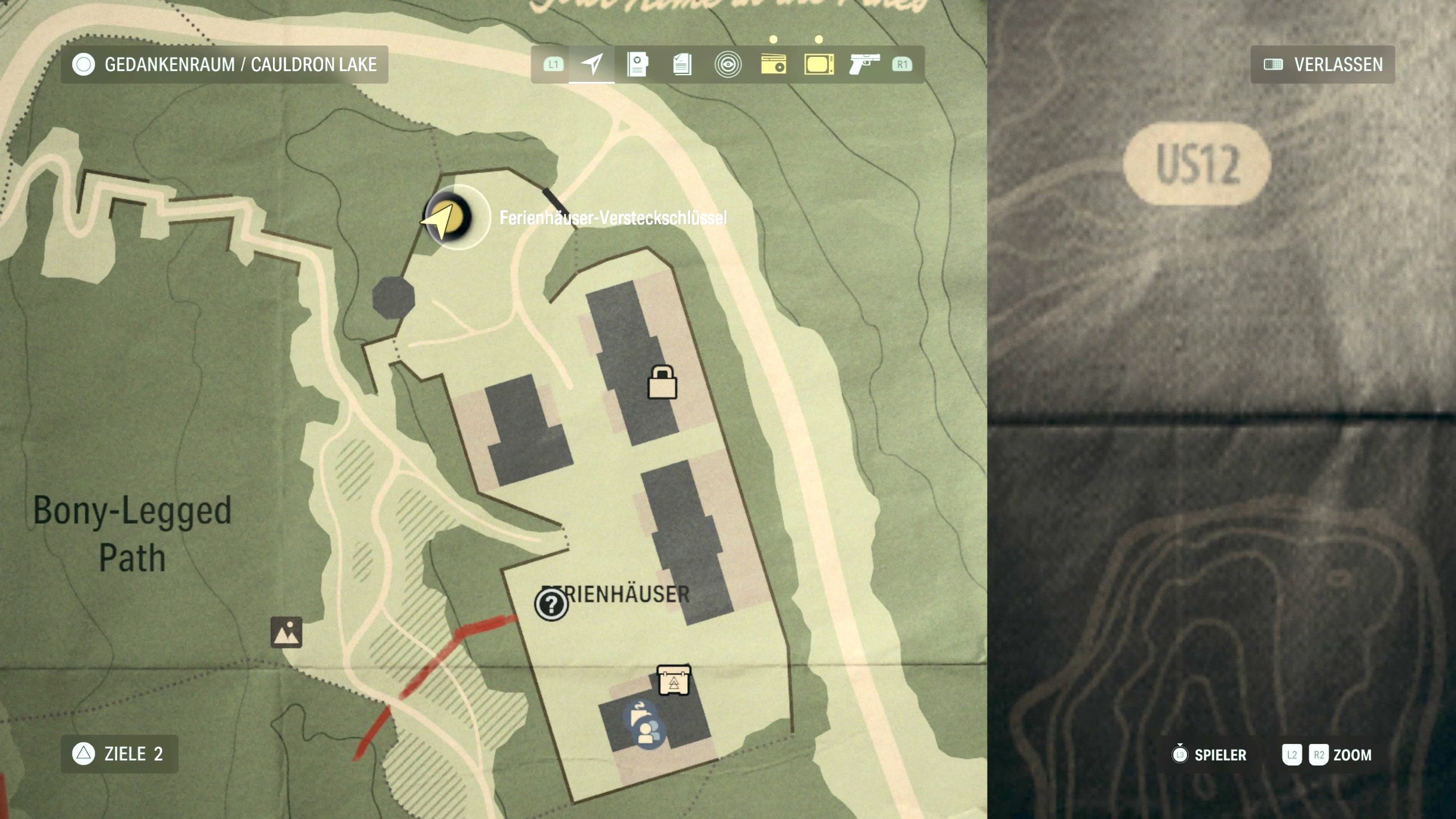Select the landscape picture map marker

pyautogui.click(x=286, y=632)
